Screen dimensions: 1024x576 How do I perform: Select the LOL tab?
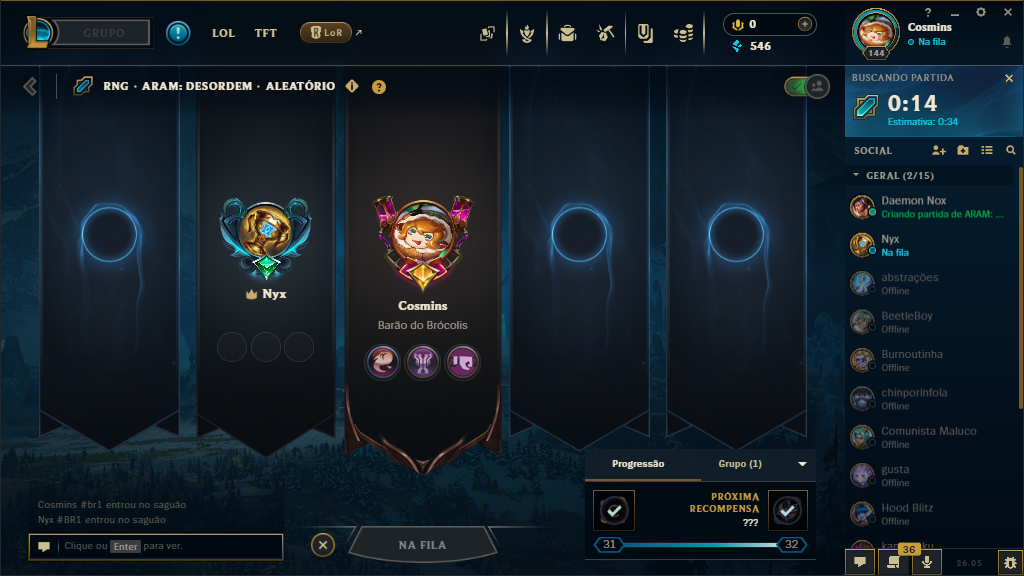tap(224, 33)
